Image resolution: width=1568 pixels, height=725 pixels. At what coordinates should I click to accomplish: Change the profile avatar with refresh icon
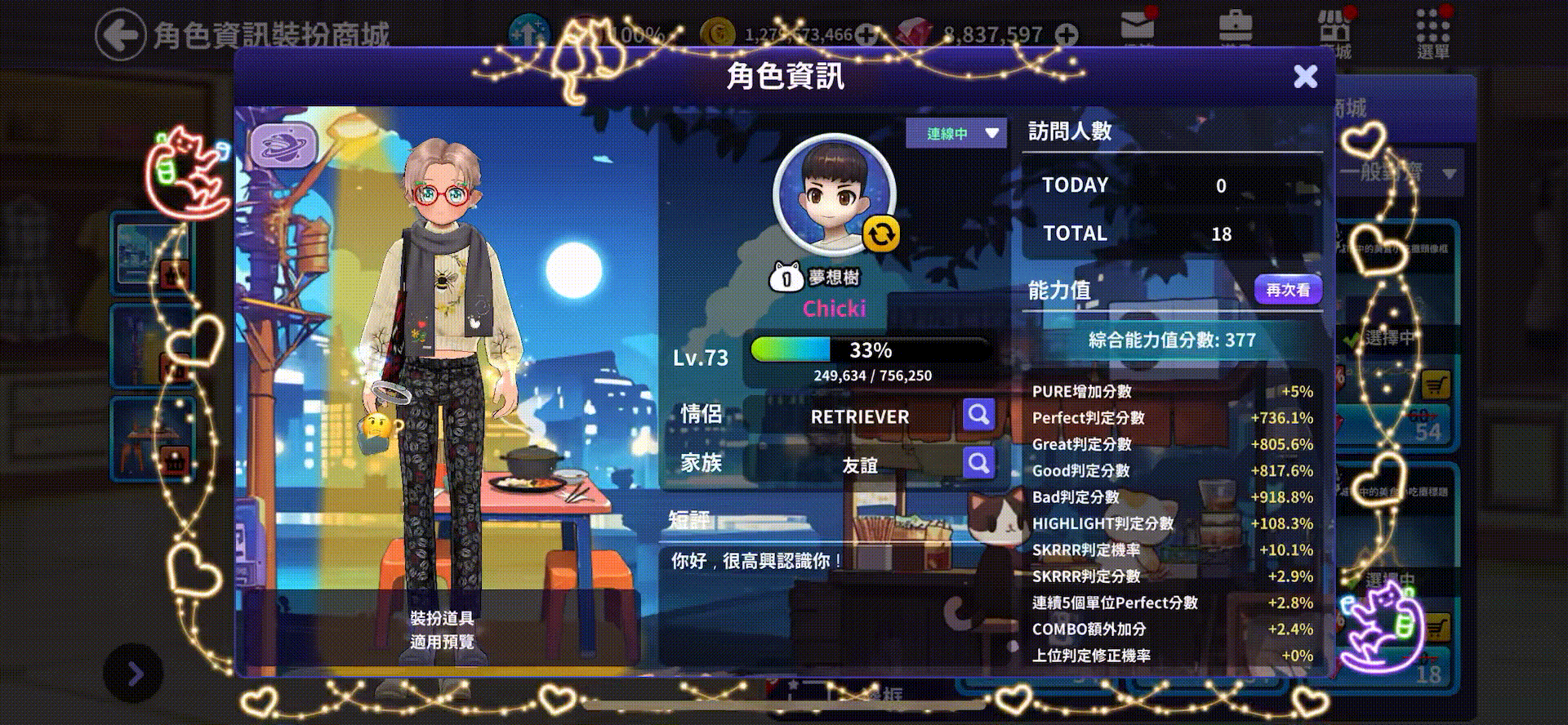point(880,234)
